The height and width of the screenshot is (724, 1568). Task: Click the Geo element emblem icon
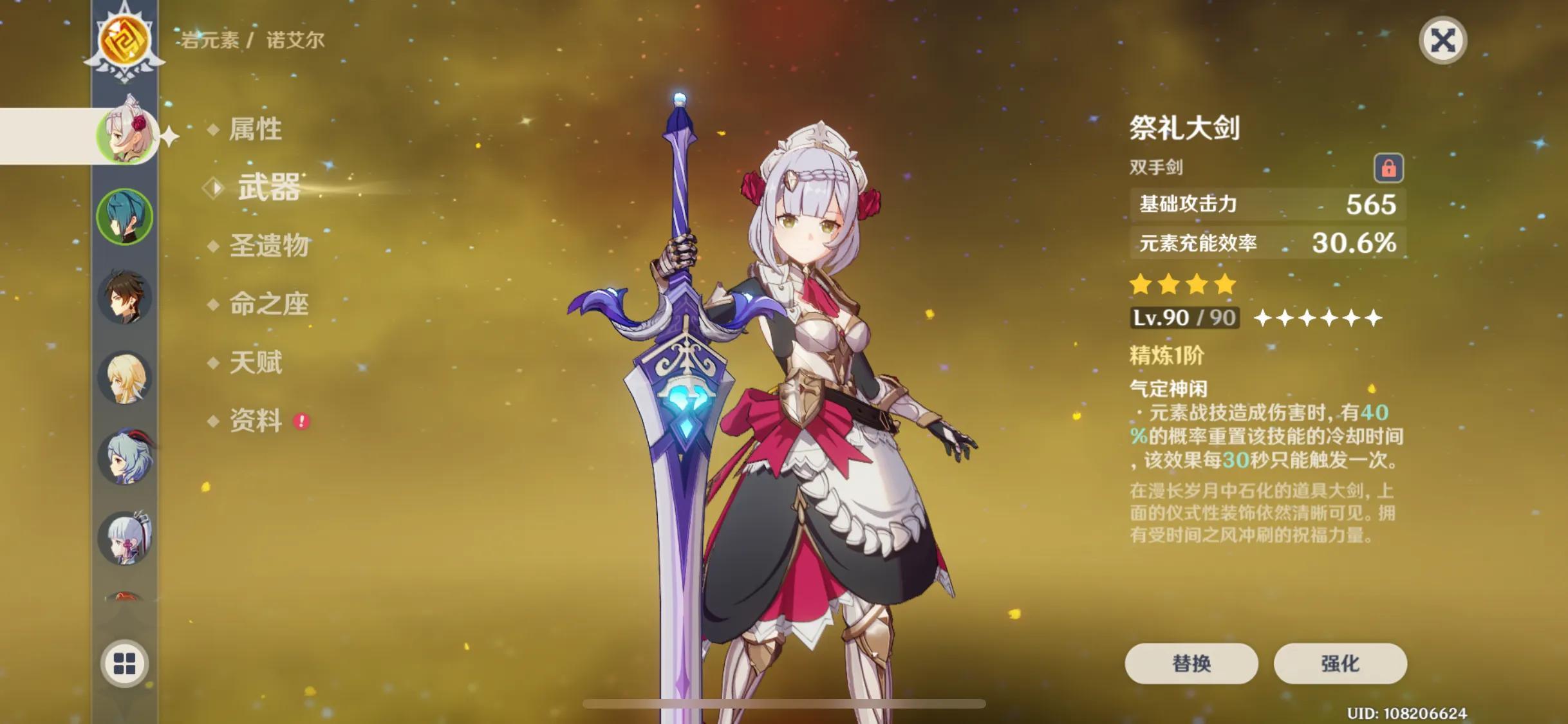[x=124, y=40]
